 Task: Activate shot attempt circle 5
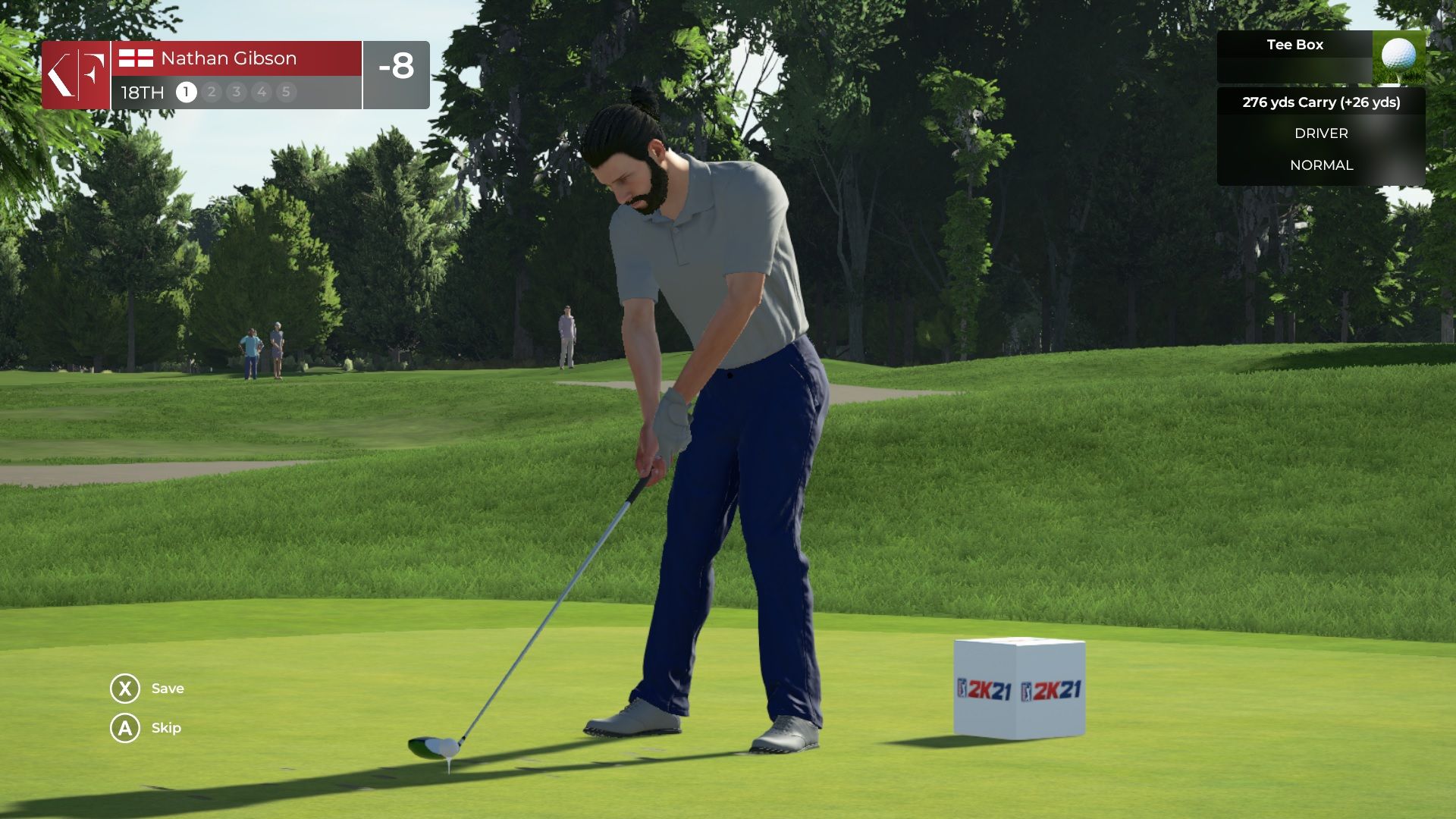(286, 93)
